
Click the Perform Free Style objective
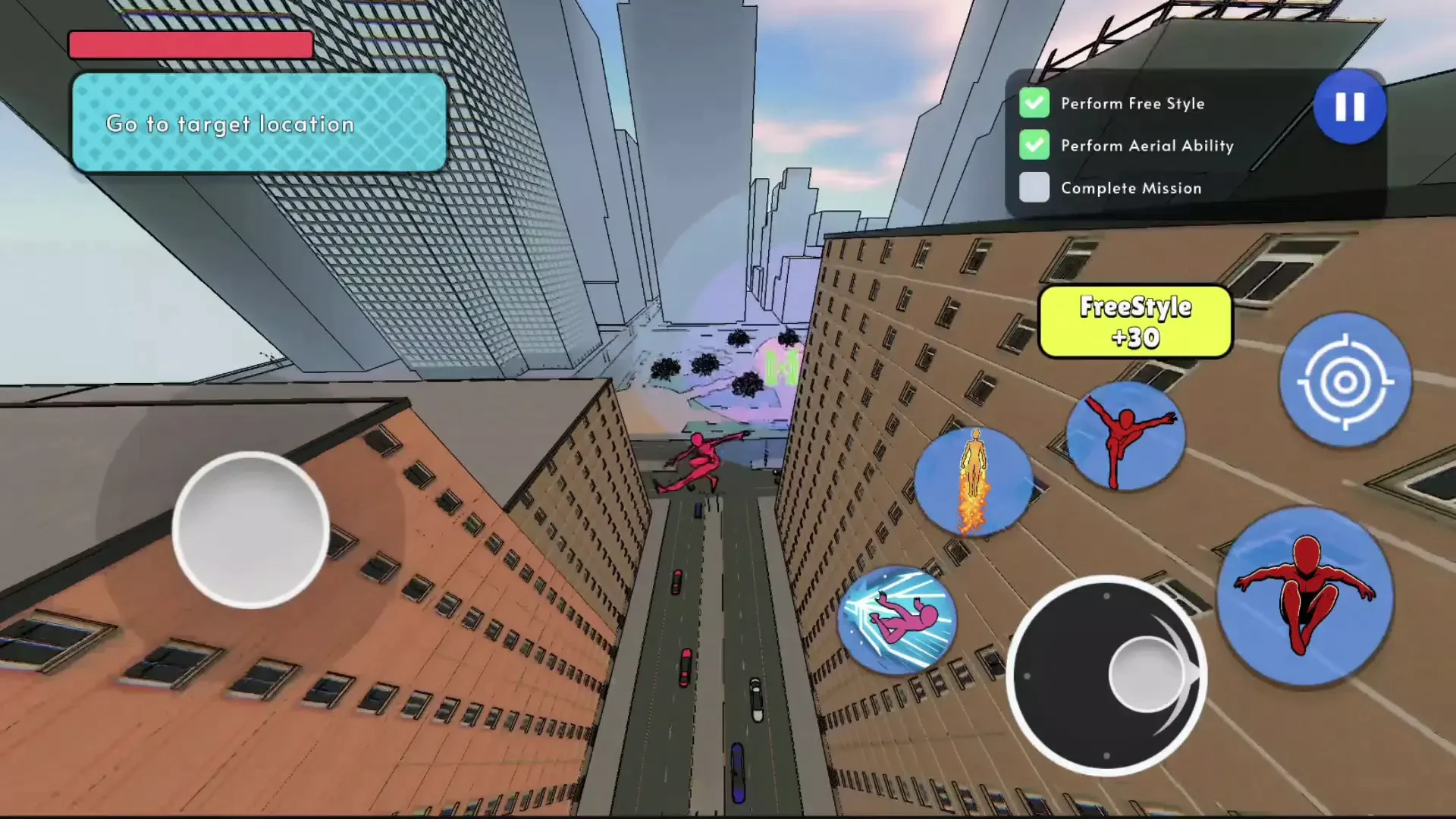point(1132,103)
